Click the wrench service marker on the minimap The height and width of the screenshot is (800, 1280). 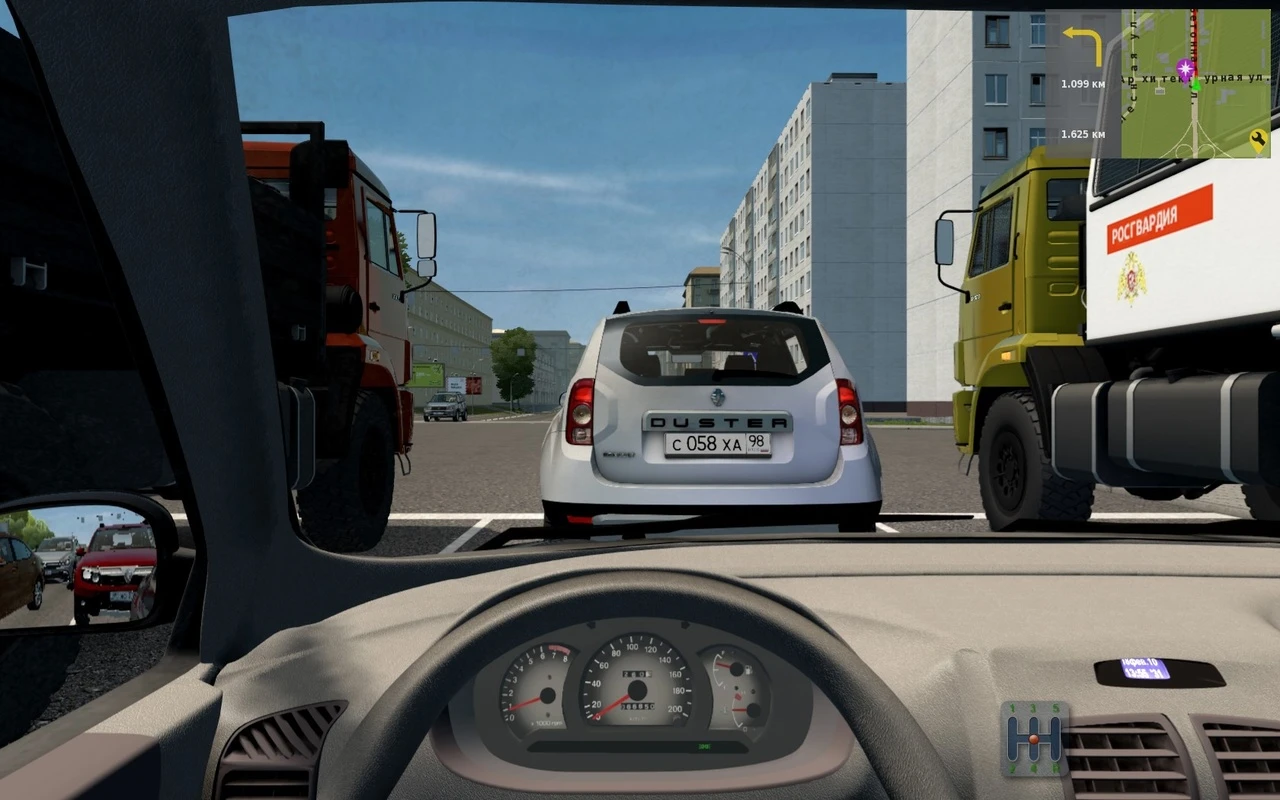(1258, 138)
